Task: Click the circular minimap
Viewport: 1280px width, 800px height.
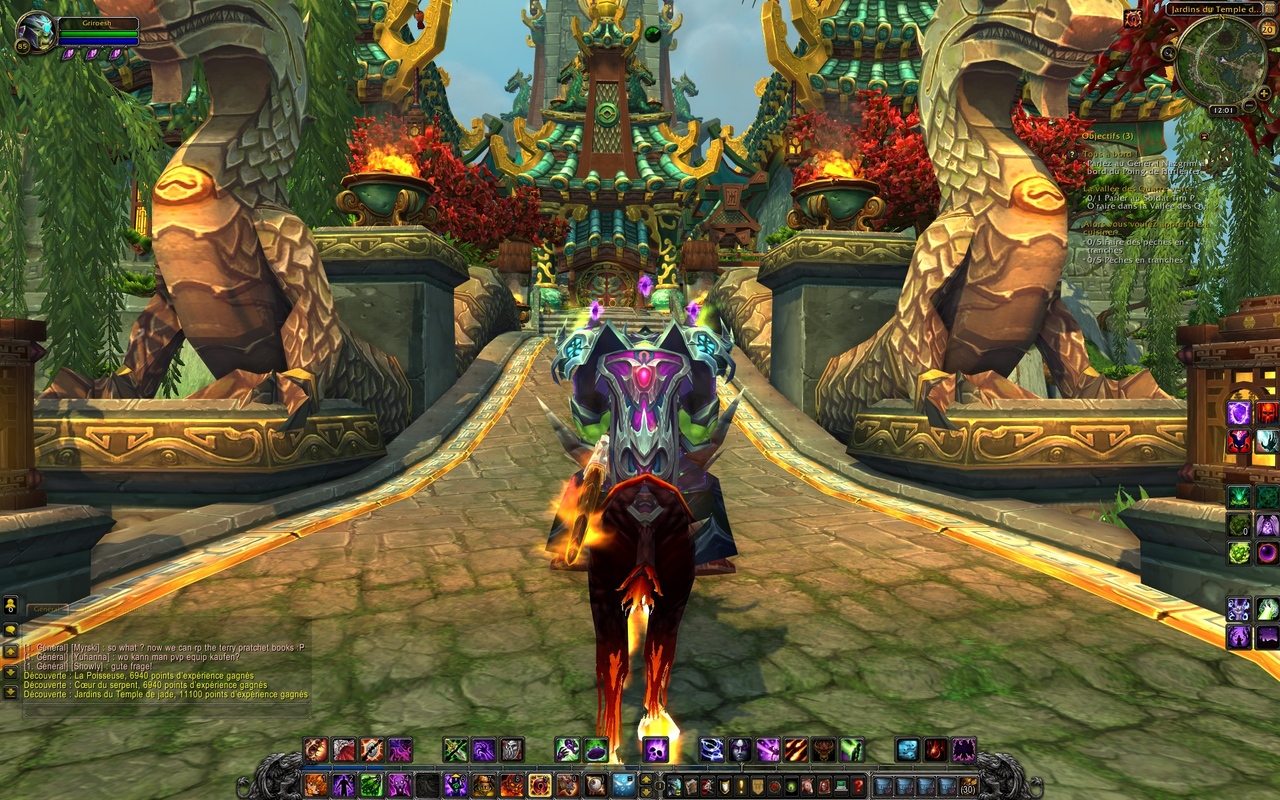Action: tap(1220, 60)
